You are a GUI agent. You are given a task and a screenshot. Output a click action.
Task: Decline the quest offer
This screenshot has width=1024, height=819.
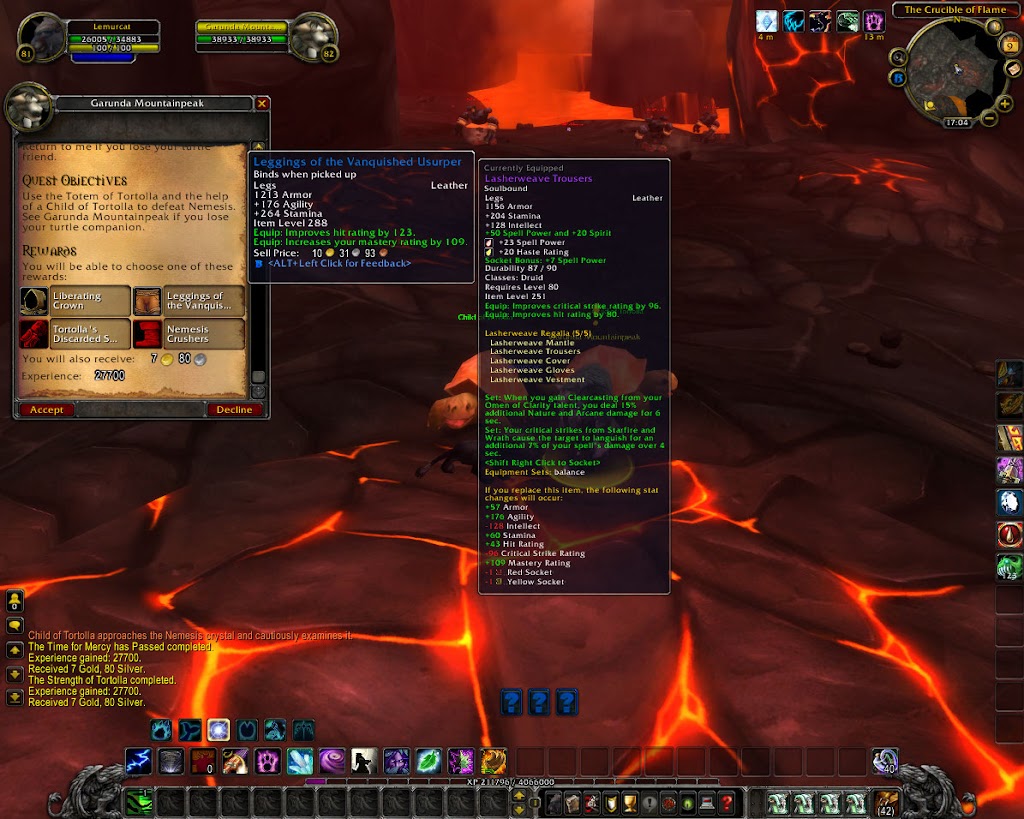pyautogui.click(x=235, y=409)
